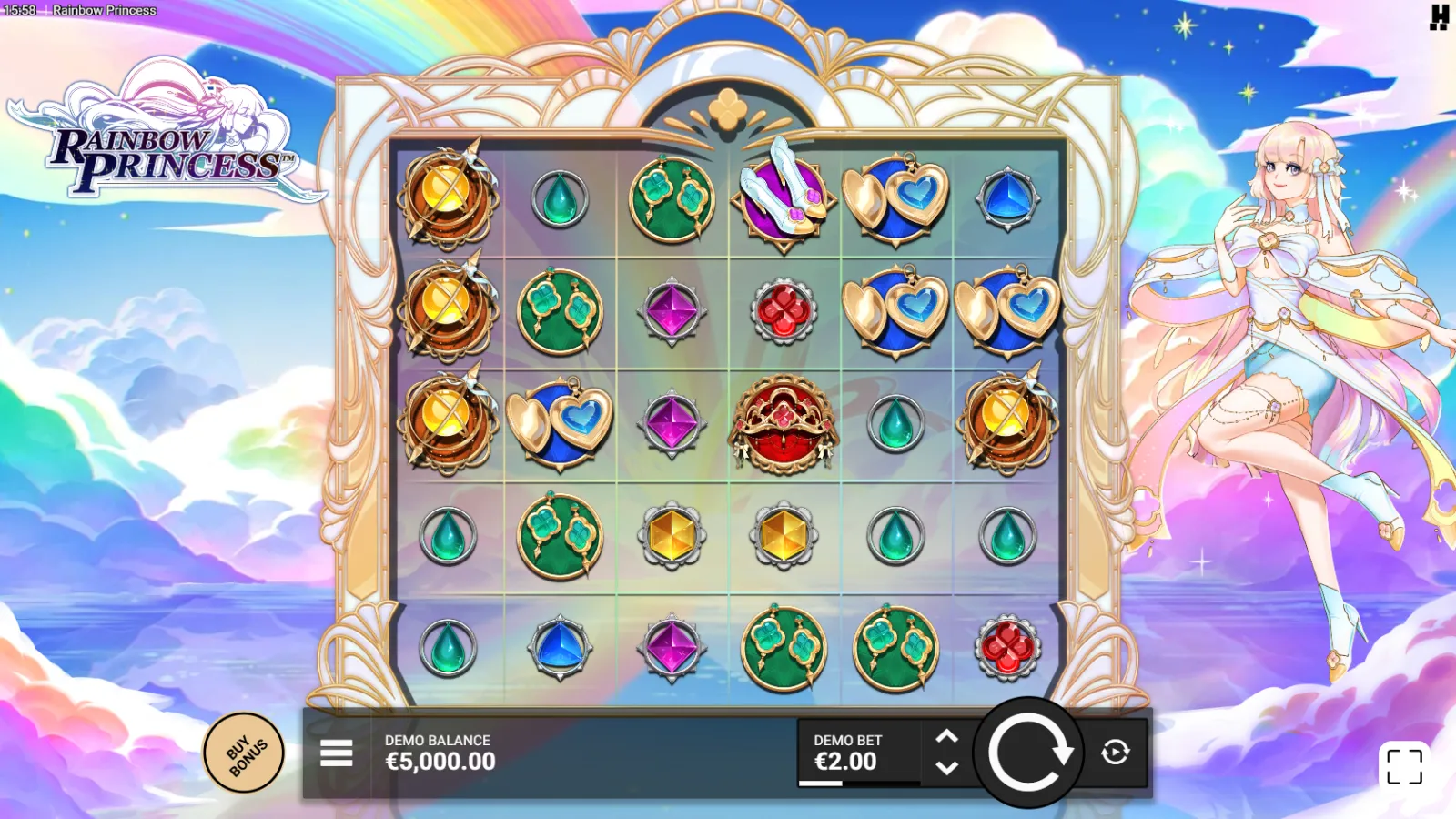Screen dimensions: 1456x819
Task: Spin the reels with the spin button
Action: pos(1029,753)
